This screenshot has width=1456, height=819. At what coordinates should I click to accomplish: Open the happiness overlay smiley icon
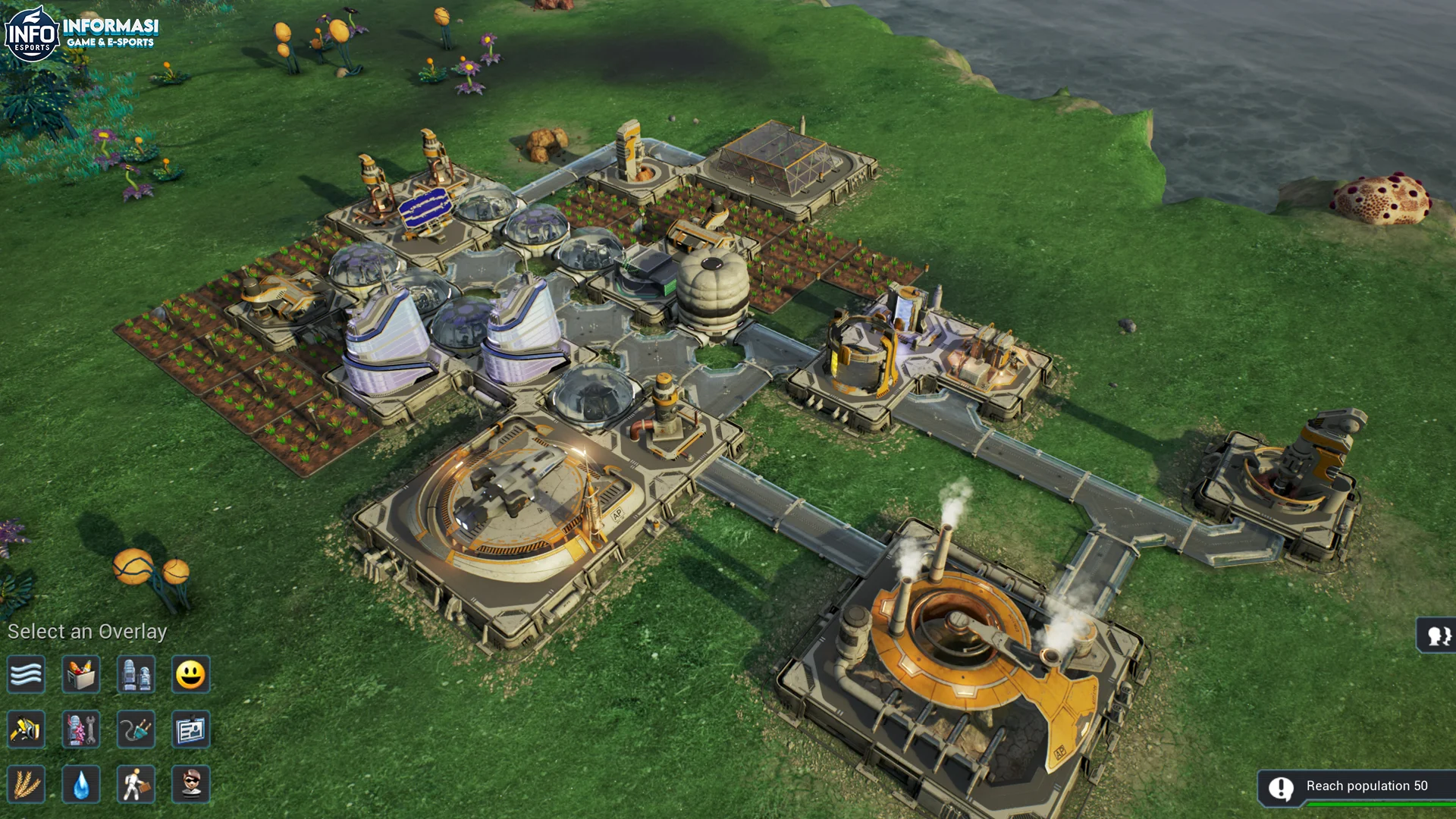pyautogui.click(x=190, y=674)
